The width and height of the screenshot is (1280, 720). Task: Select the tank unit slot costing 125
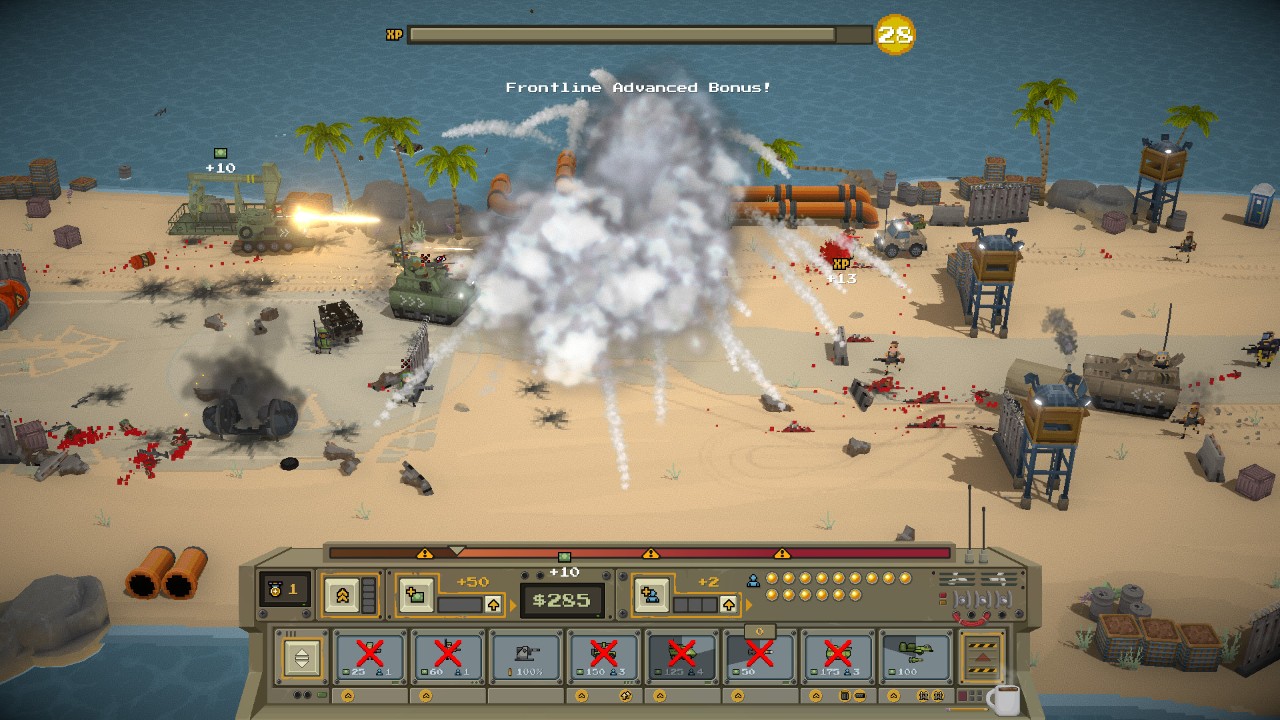(x=682, y=657)
